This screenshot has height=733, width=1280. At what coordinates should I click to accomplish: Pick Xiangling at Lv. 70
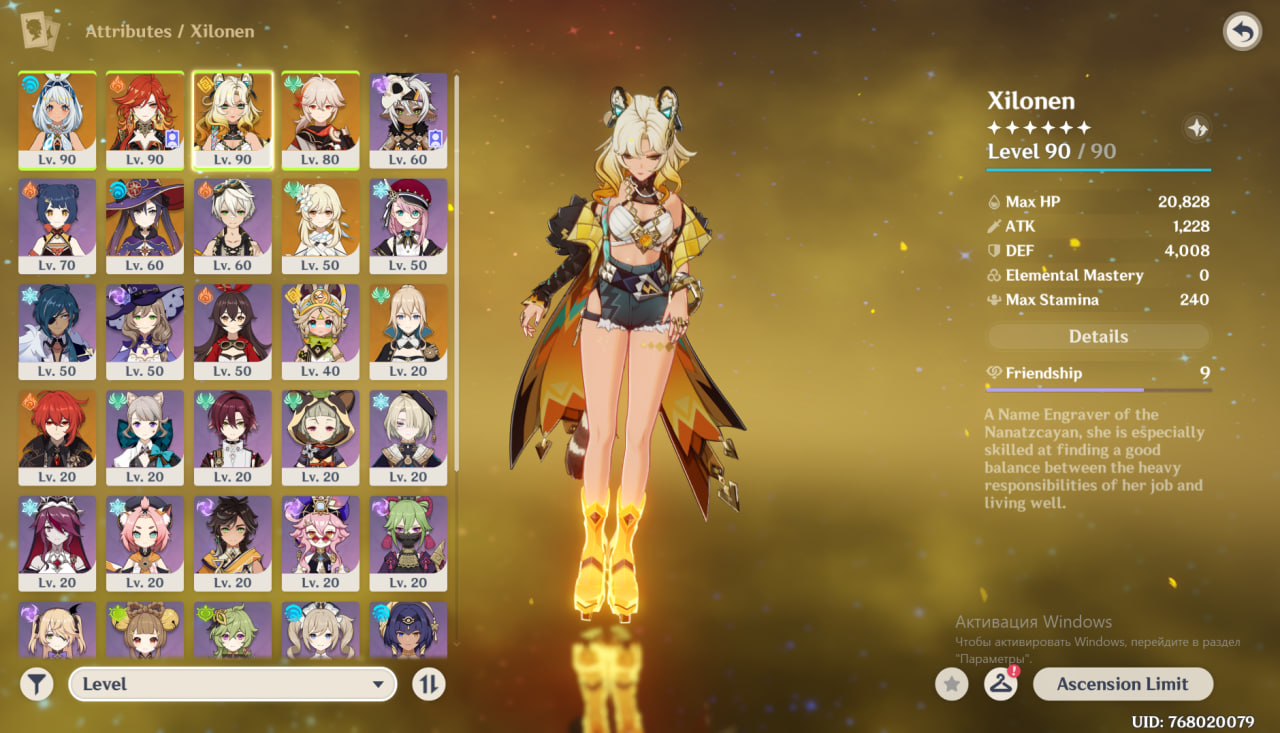[x=57, y=226]
